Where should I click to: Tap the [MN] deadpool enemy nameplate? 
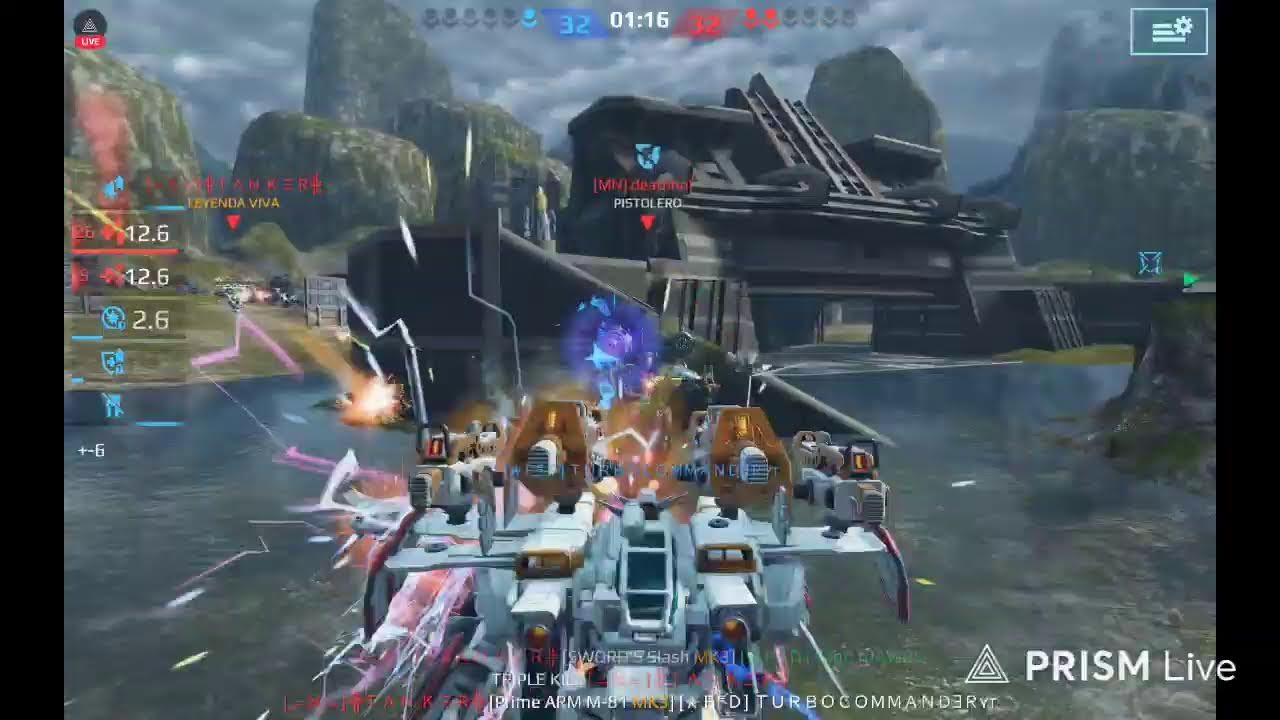(644, 184)
